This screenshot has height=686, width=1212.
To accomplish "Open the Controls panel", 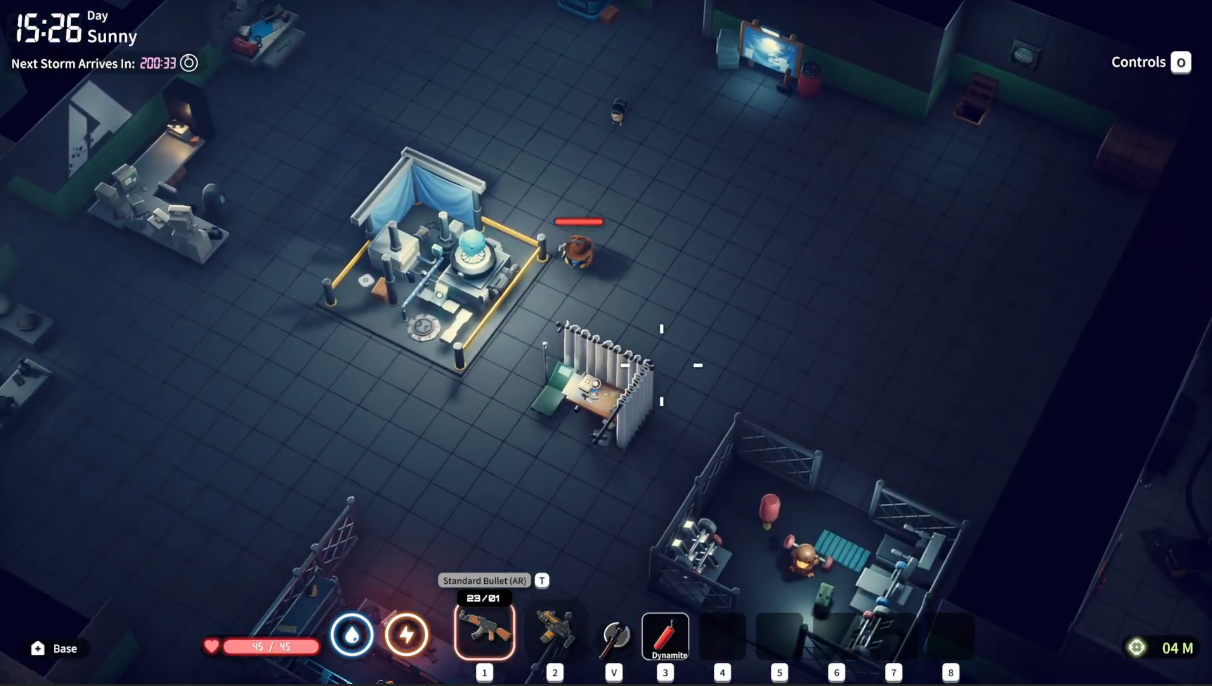I will 1150,62.
